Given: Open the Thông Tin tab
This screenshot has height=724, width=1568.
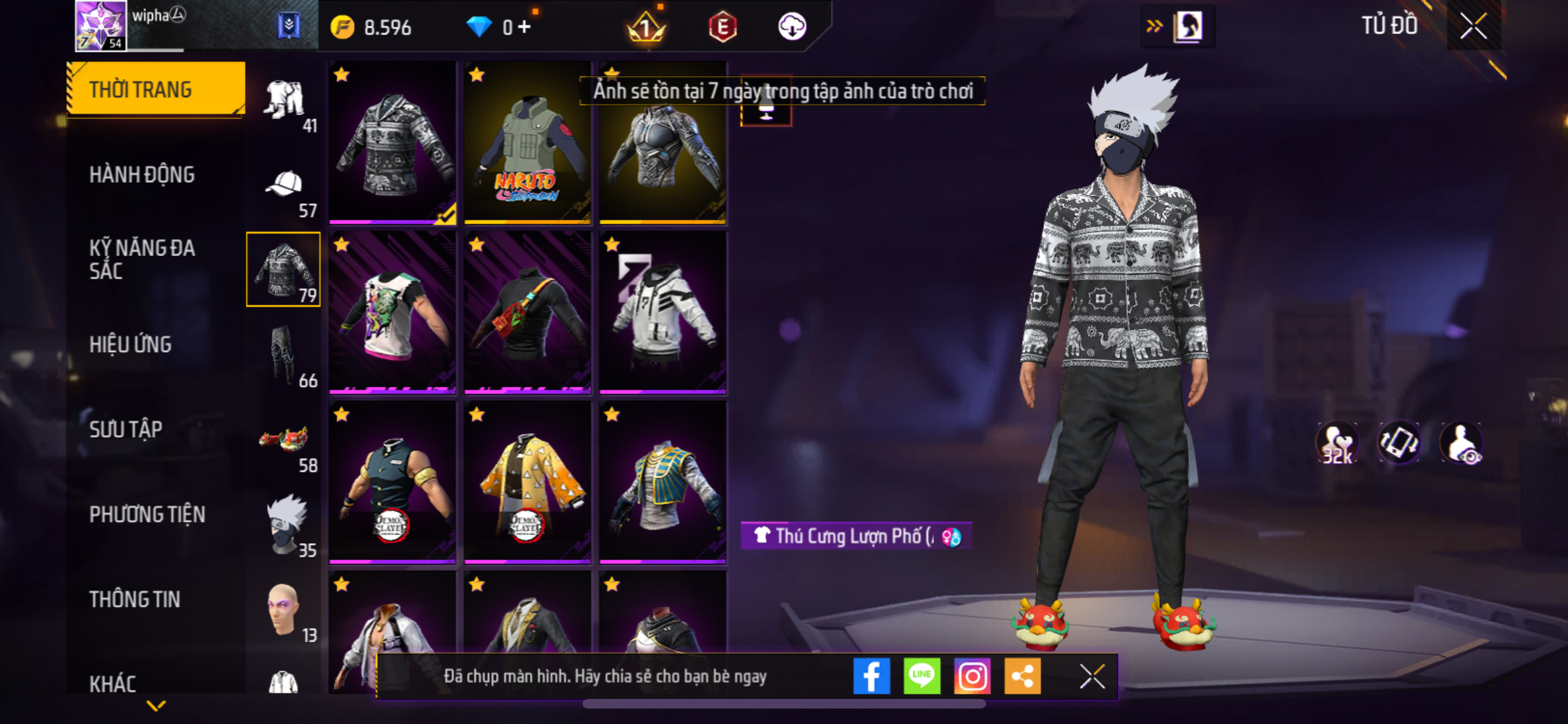Looking at the screenshot, I should coord(135,599).
